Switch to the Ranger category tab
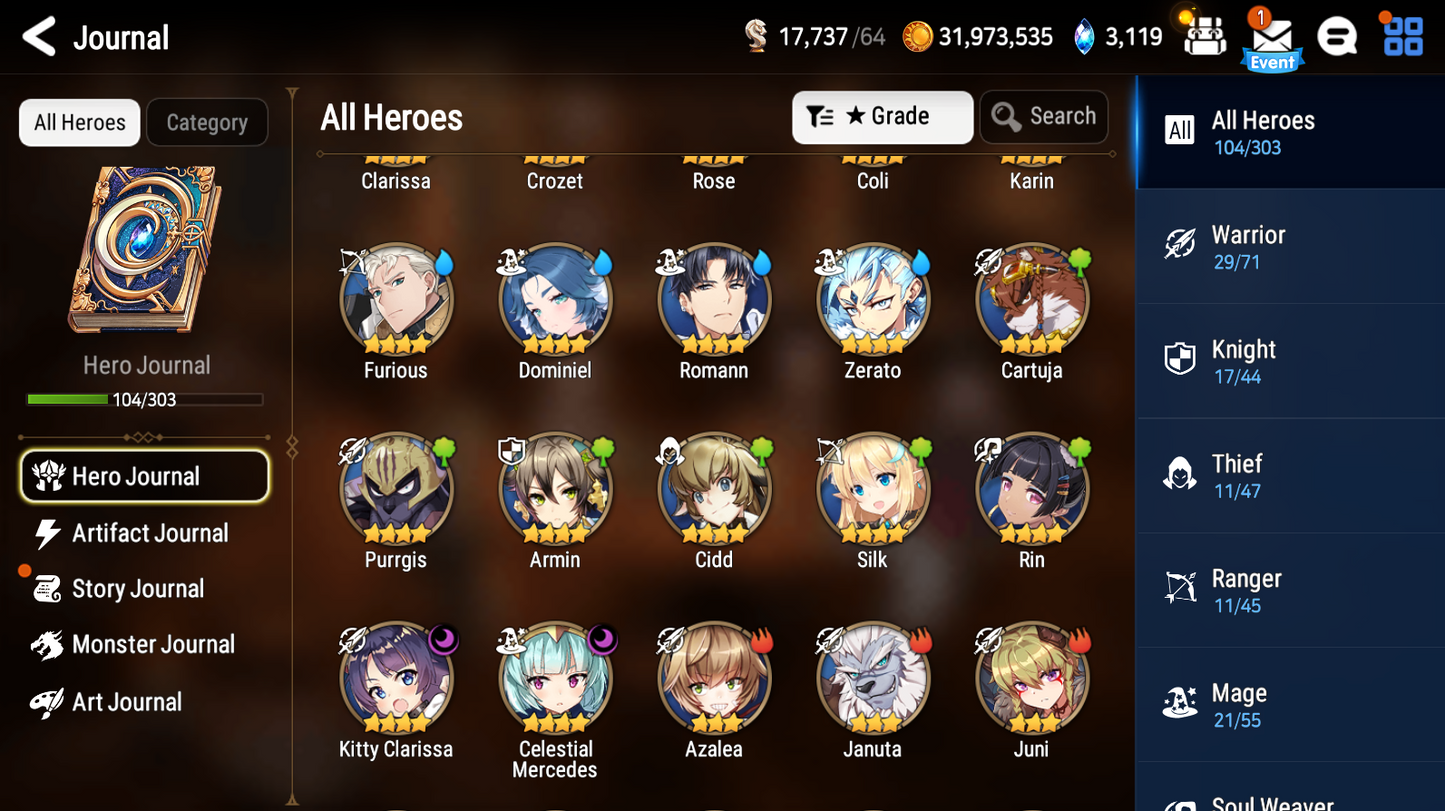 click(1179, 589)
